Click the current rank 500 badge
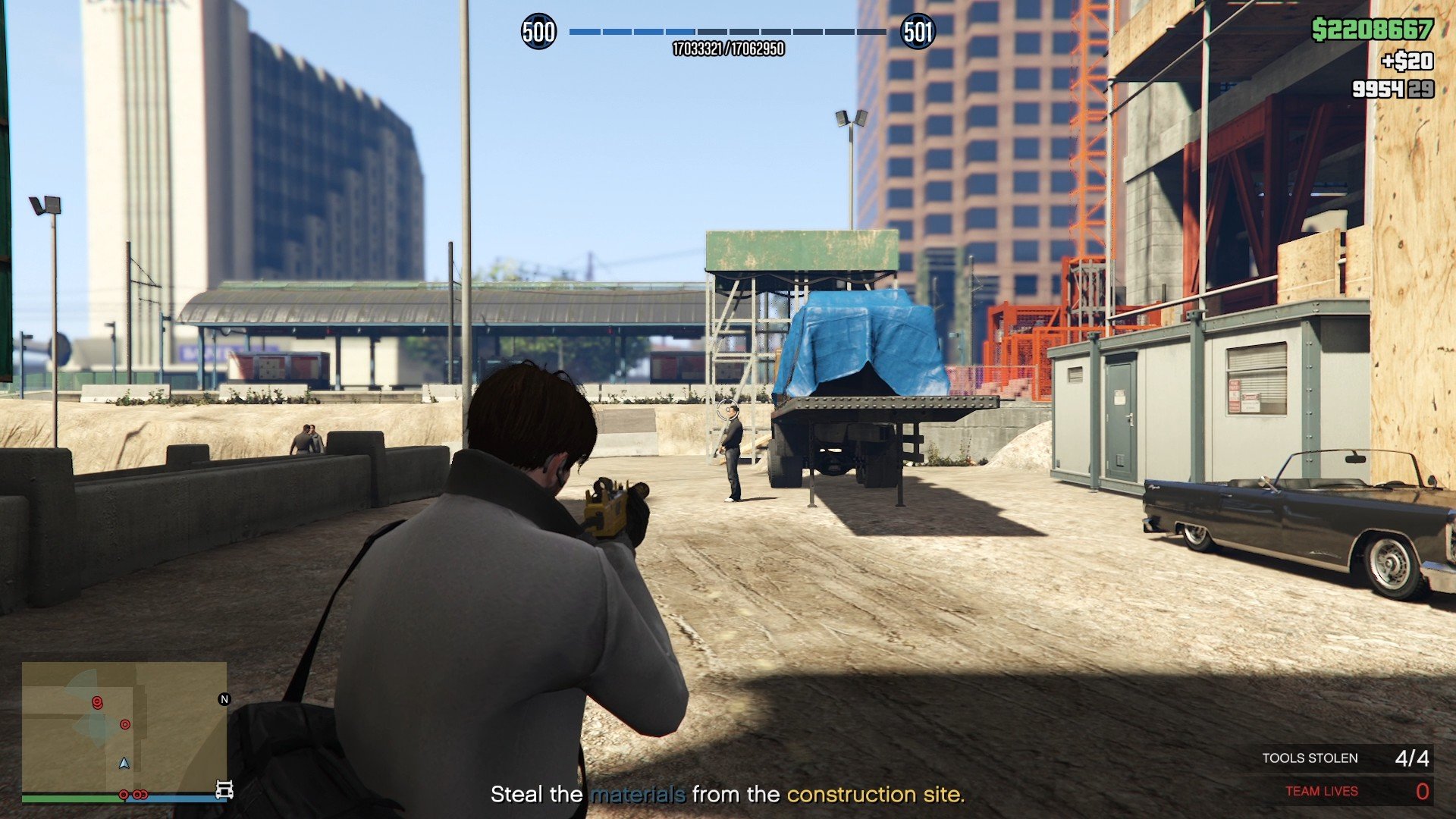The height and width of the screenshot is (819, 1456). tap(538, 32)
